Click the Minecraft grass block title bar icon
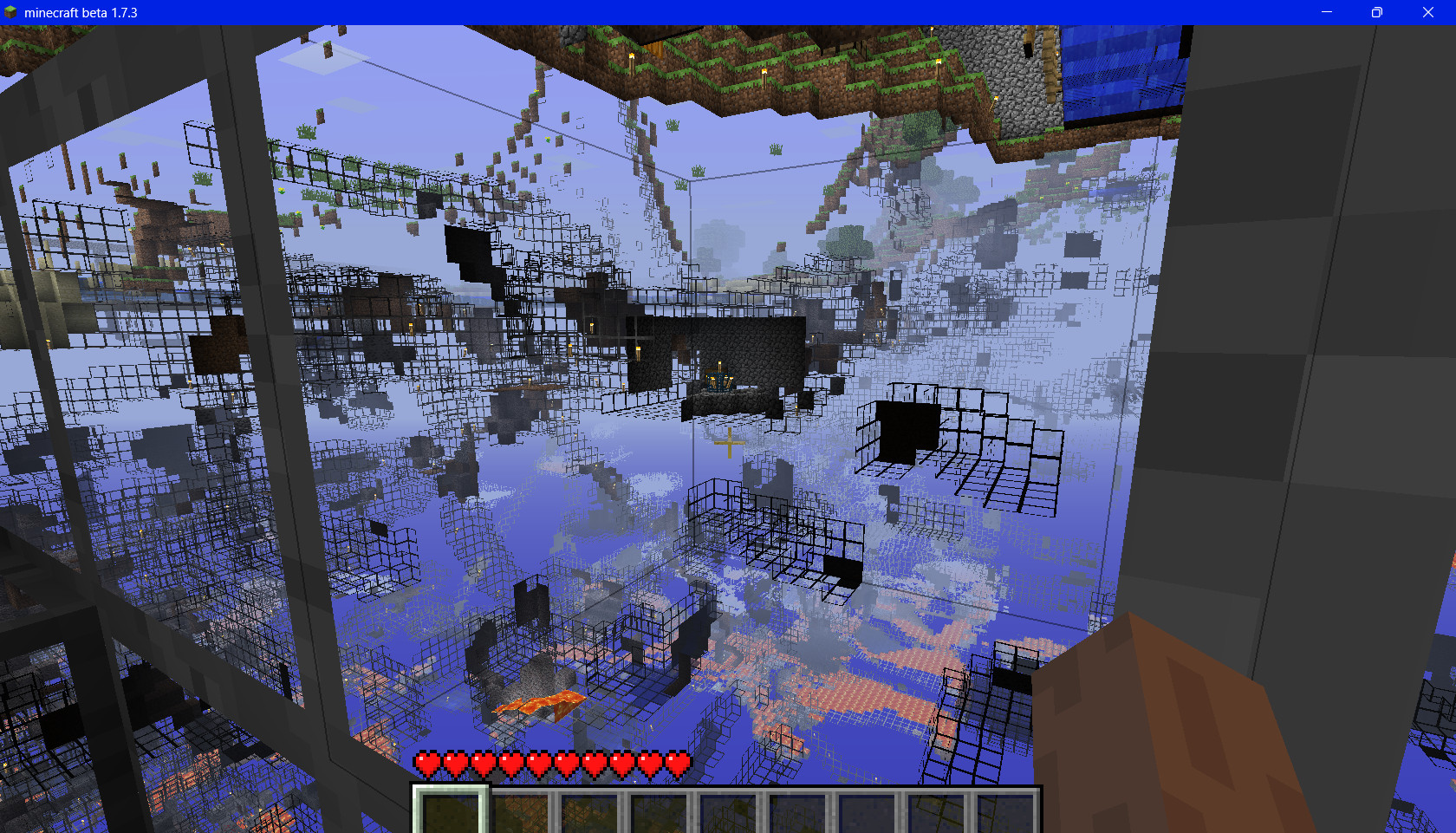The height and width of the screenshot is (833, 1456). click(12, 12)
